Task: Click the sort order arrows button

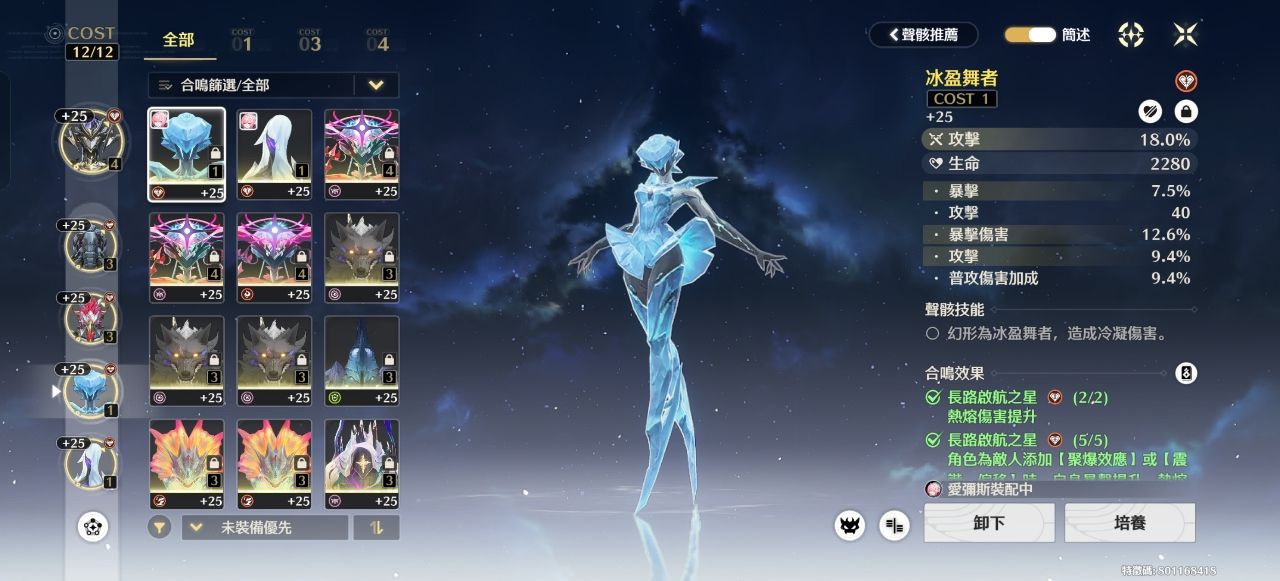Action: [376, 527]
